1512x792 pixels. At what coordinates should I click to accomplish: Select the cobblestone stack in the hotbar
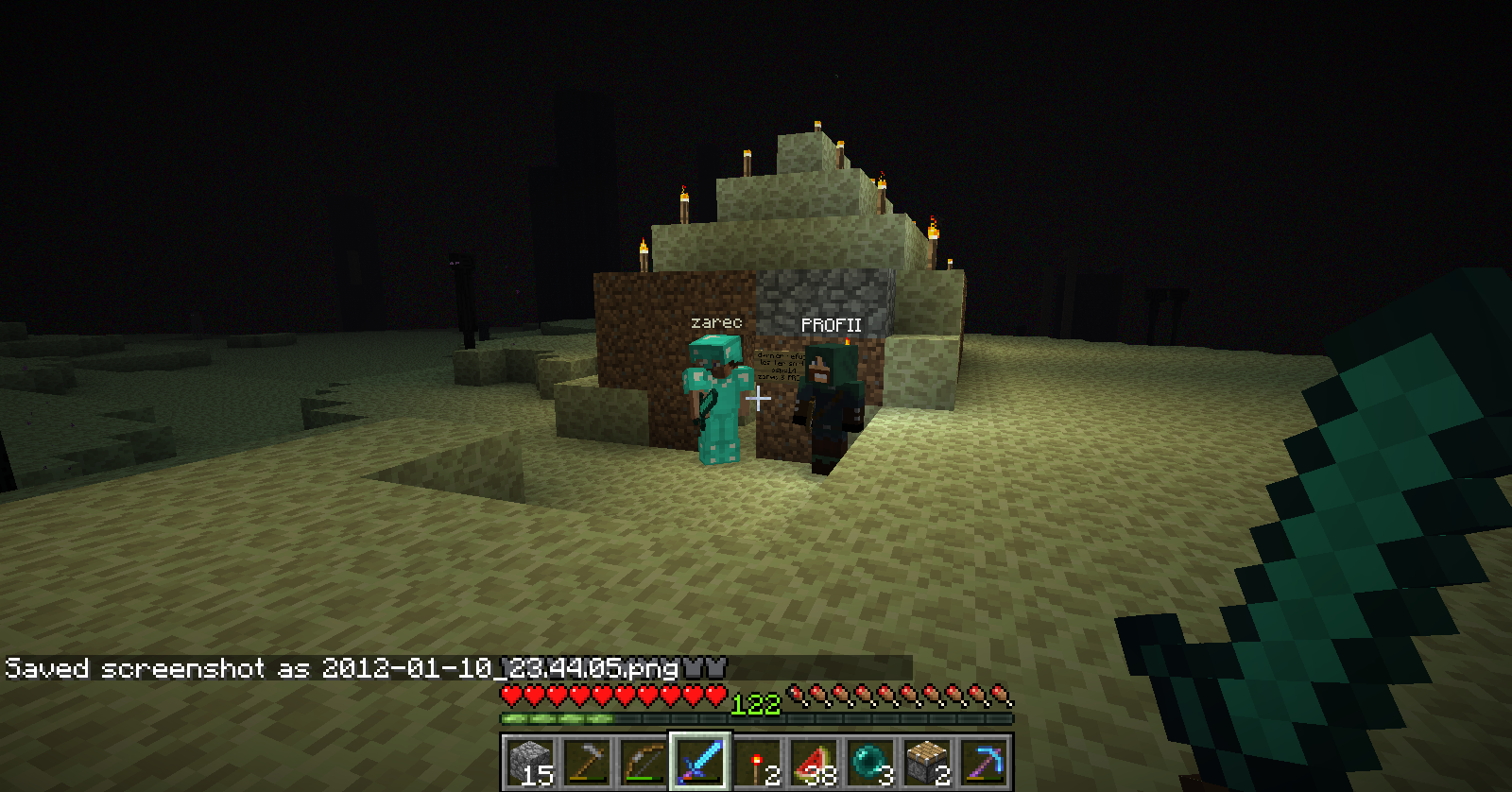(x=529, y=761)
